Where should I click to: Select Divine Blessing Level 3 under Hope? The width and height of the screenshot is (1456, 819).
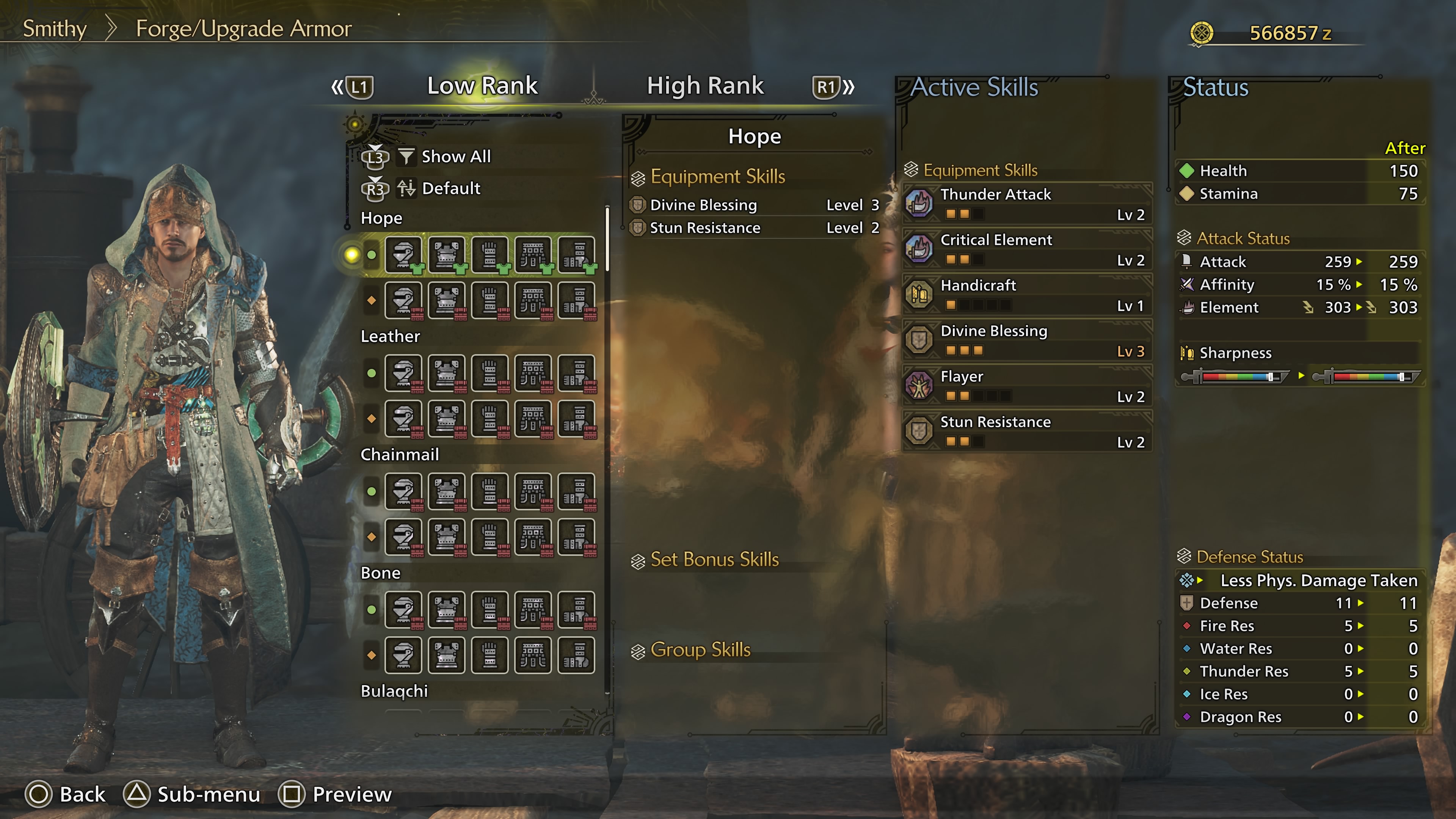coord(755,205)
